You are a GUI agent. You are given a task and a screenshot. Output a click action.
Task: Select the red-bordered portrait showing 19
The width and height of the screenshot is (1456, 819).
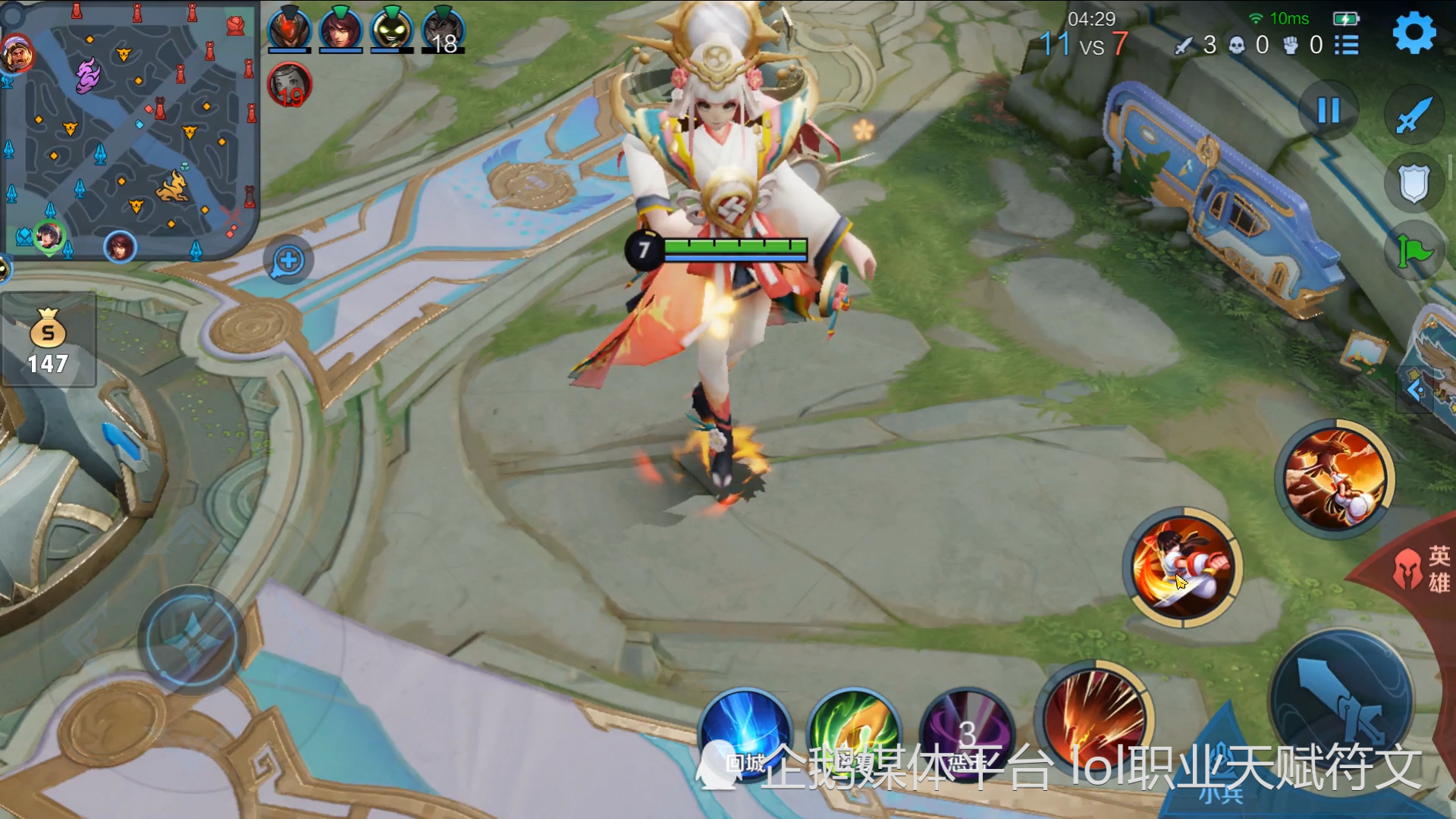pyautogui.click(x=289, y=84)
